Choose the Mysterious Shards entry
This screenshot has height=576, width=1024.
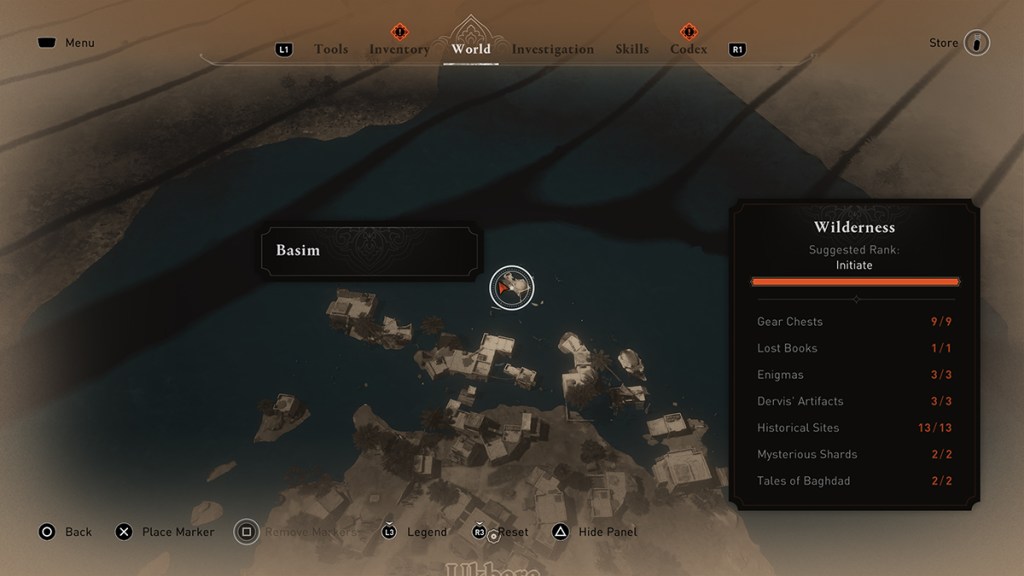856,454
